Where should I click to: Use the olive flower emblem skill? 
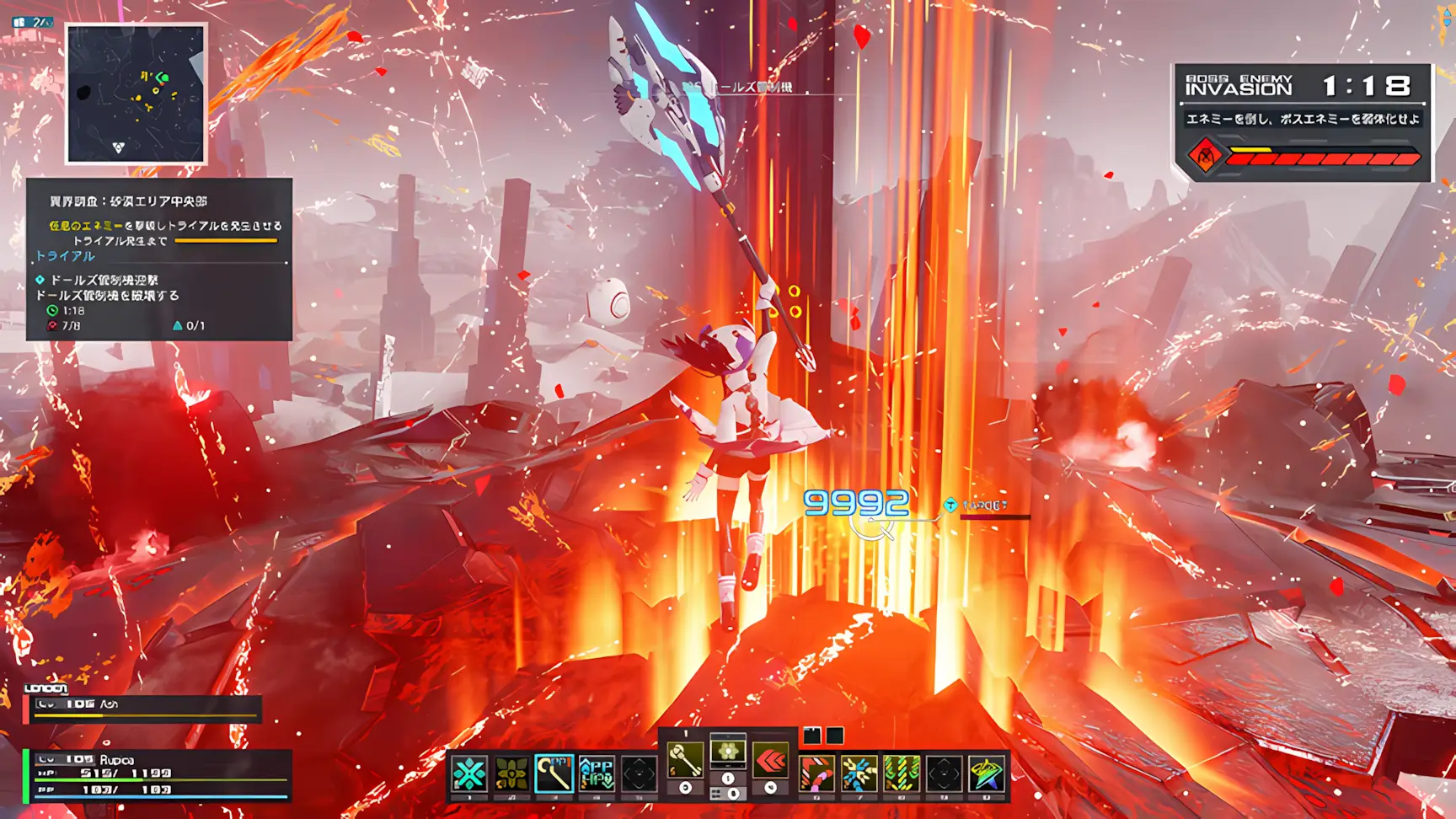tap(511, 773)
